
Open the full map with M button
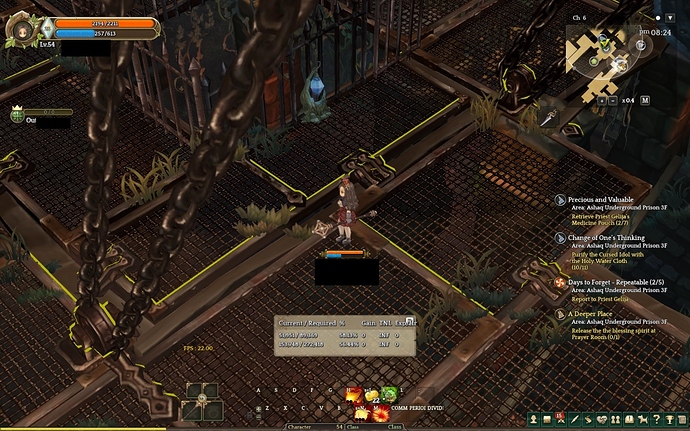(645, 100)
